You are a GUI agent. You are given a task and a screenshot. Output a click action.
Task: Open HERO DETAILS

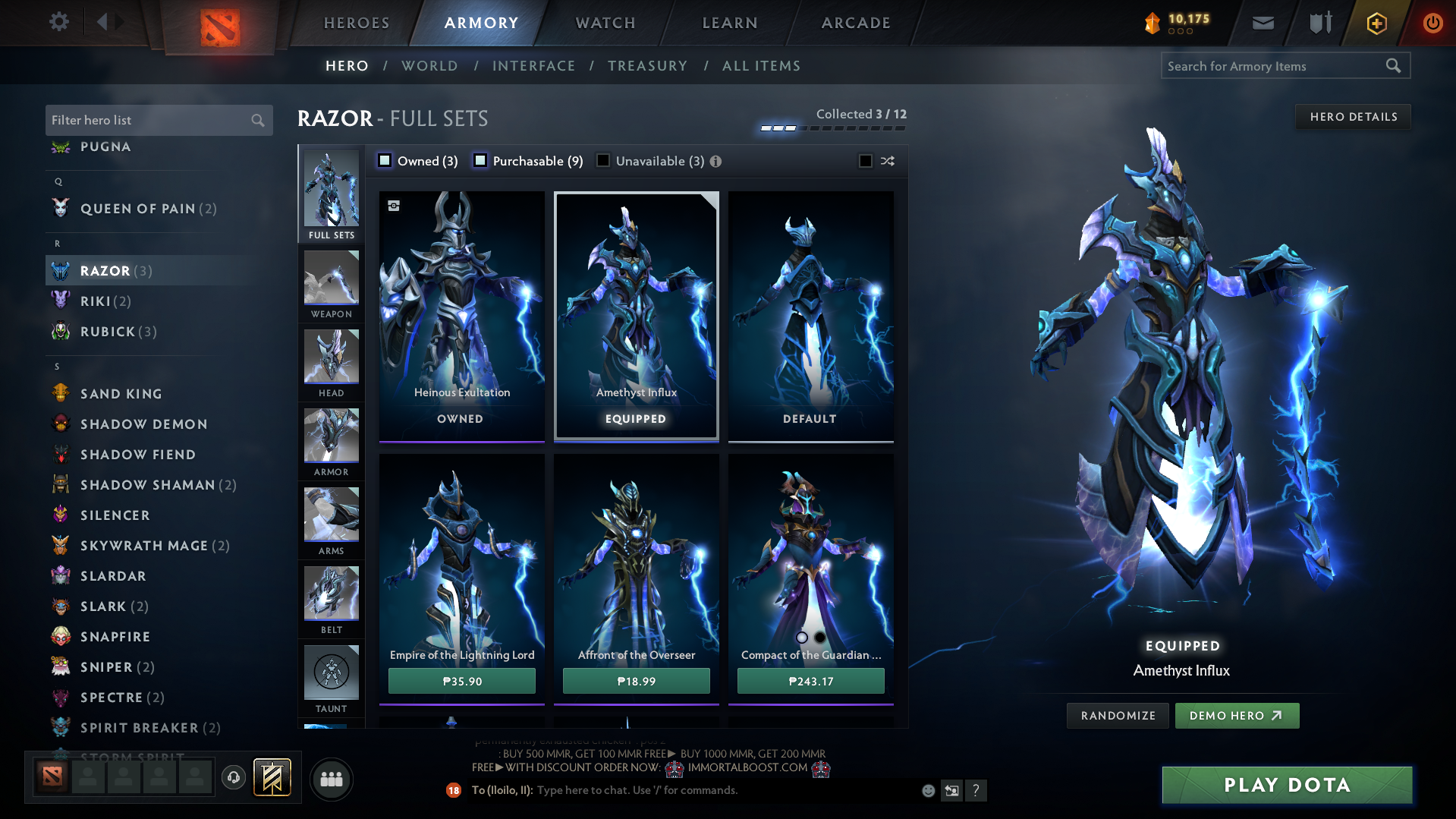click(1352, 116)
